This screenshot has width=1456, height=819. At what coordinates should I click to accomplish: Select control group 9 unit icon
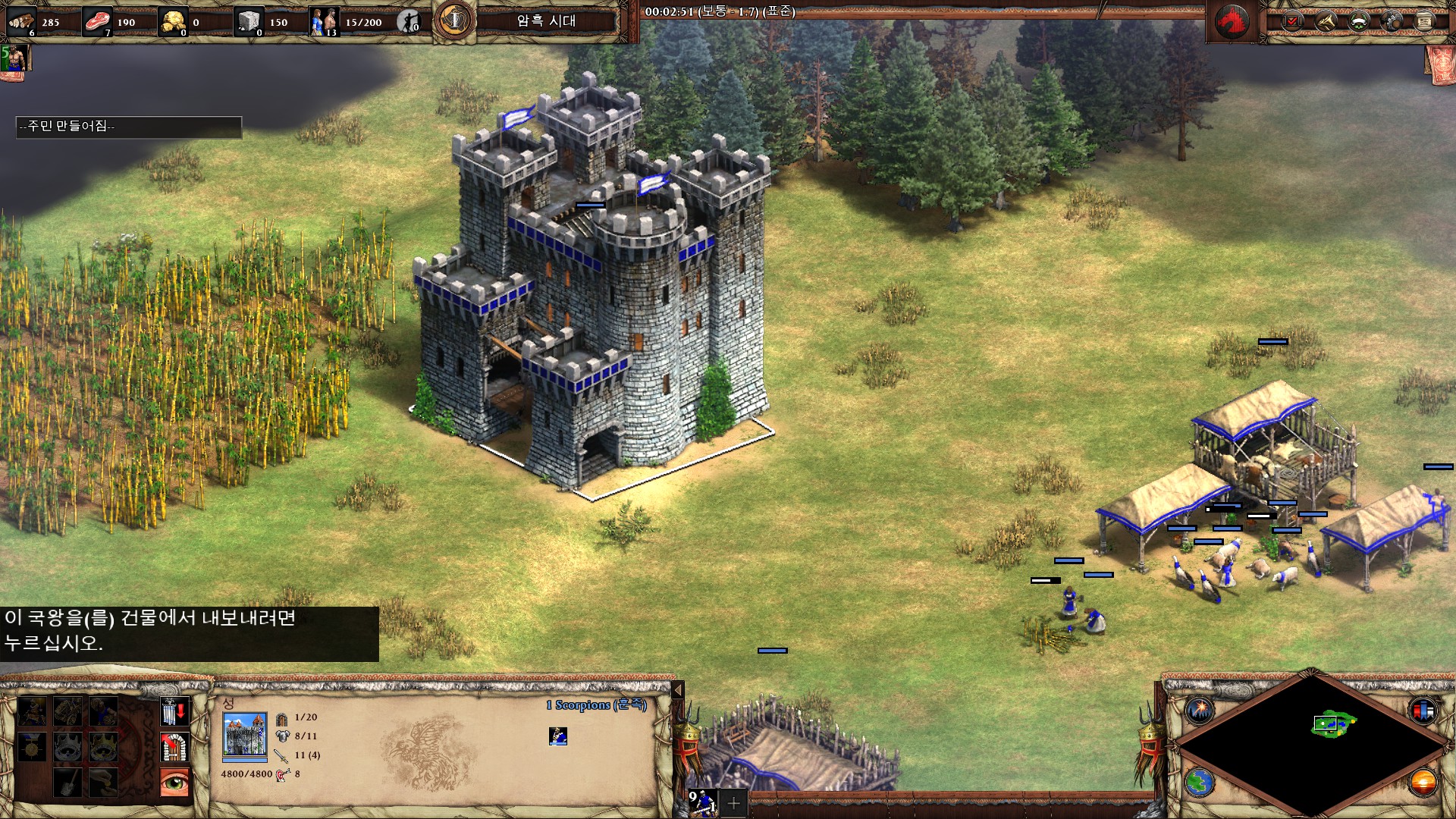pos(702,802)
